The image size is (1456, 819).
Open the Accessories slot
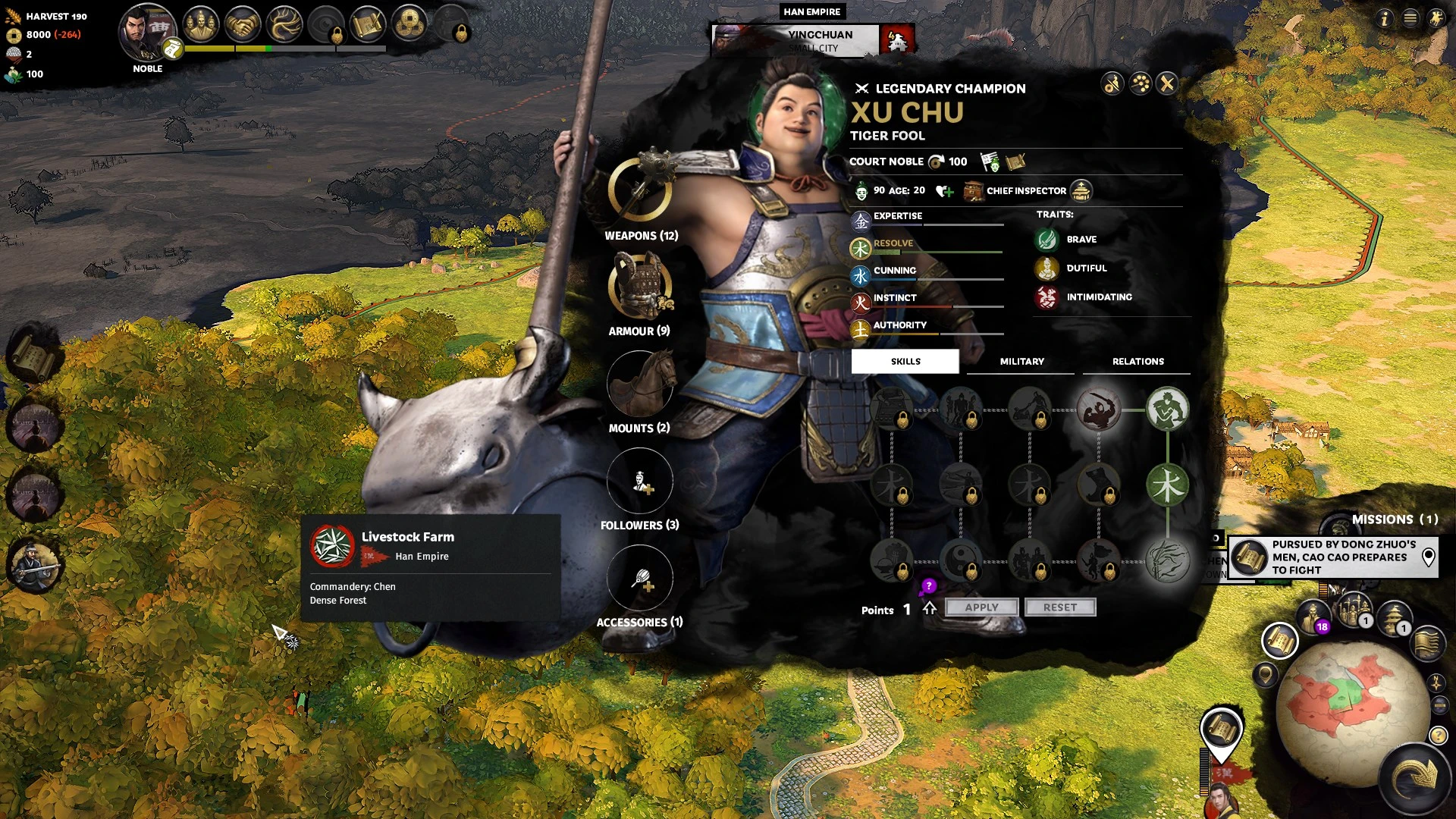click(x=640, y=578)
